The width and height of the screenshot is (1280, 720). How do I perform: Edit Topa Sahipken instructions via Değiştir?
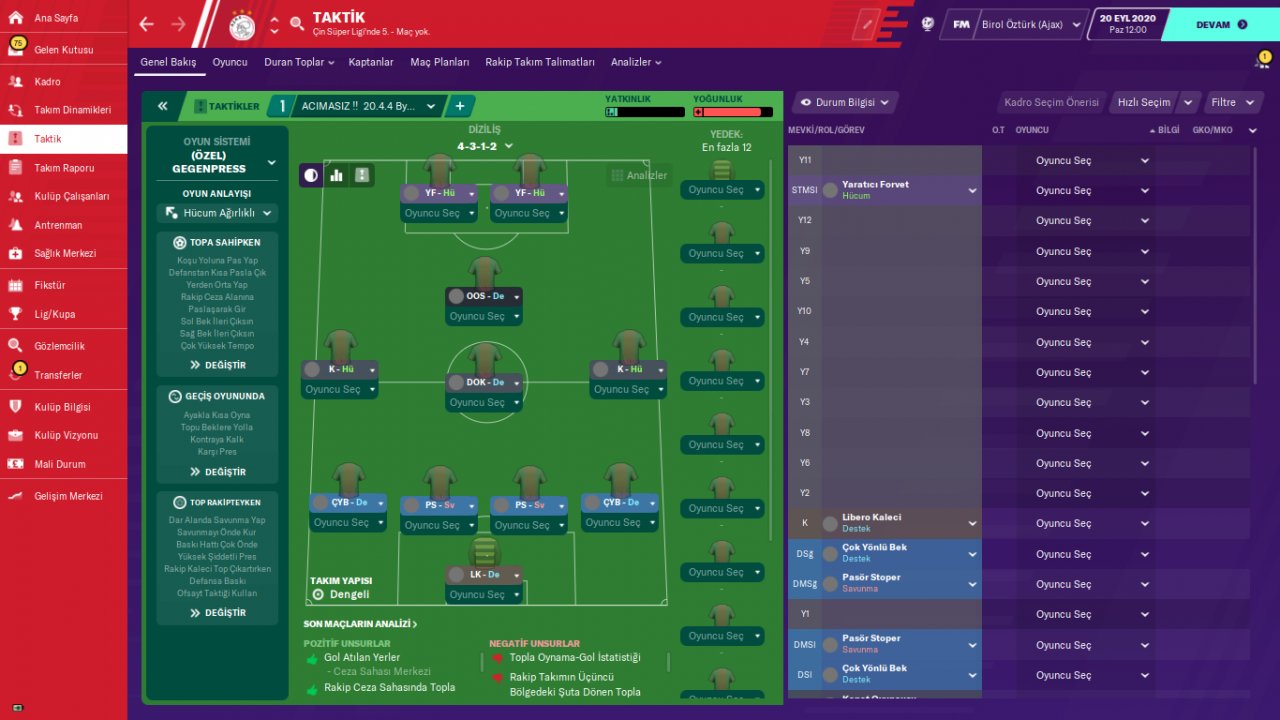pos(217,365)
